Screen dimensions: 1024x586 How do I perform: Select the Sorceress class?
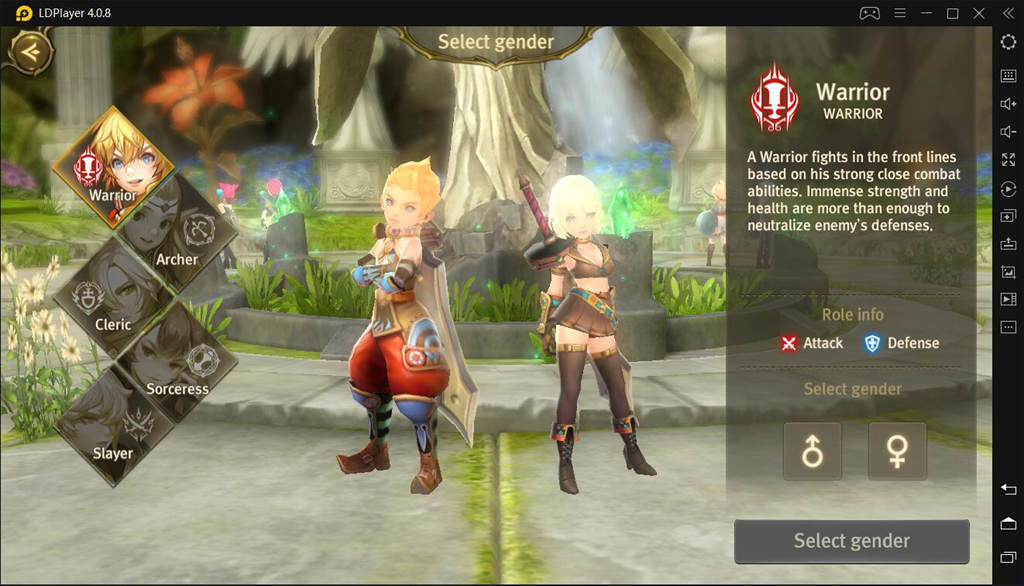tap(178, 362)
